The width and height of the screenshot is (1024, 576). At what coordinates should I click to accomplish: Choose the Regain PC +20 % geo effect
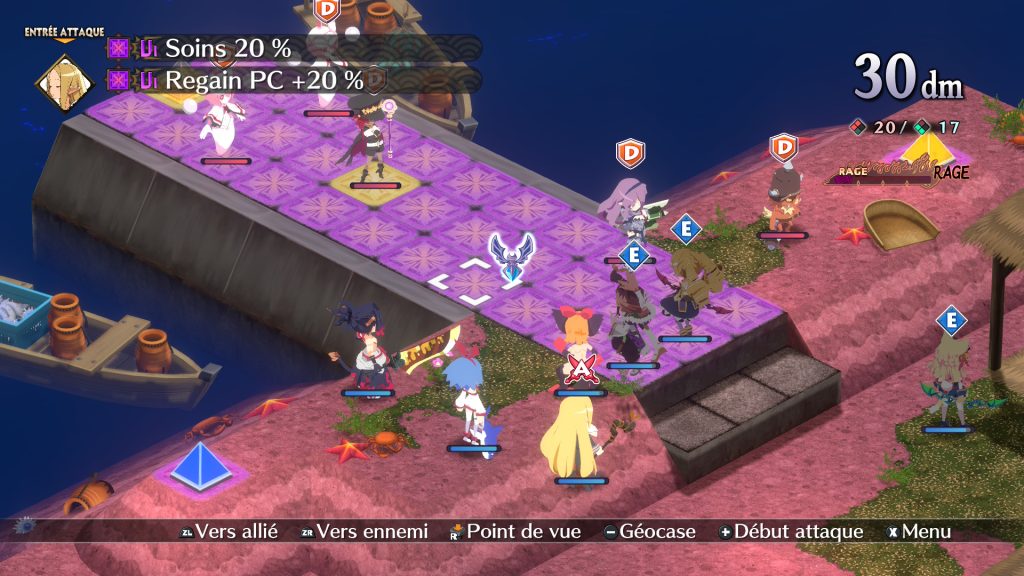pos(263,80)
